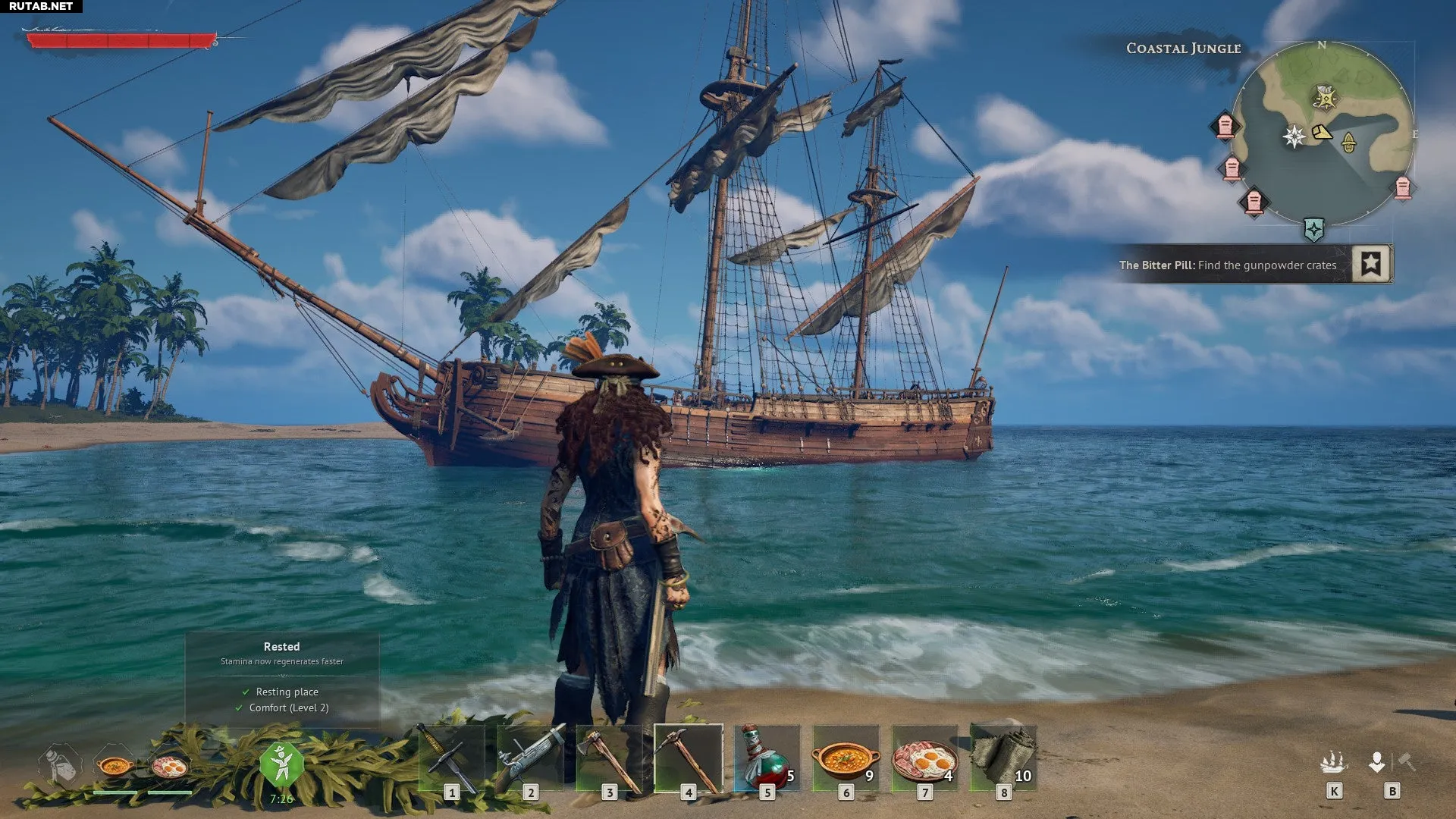Image resolution: width=1456 pixels, height=819 pixels.
Task: Open the circular minimap
Action: click(1322, 134)
